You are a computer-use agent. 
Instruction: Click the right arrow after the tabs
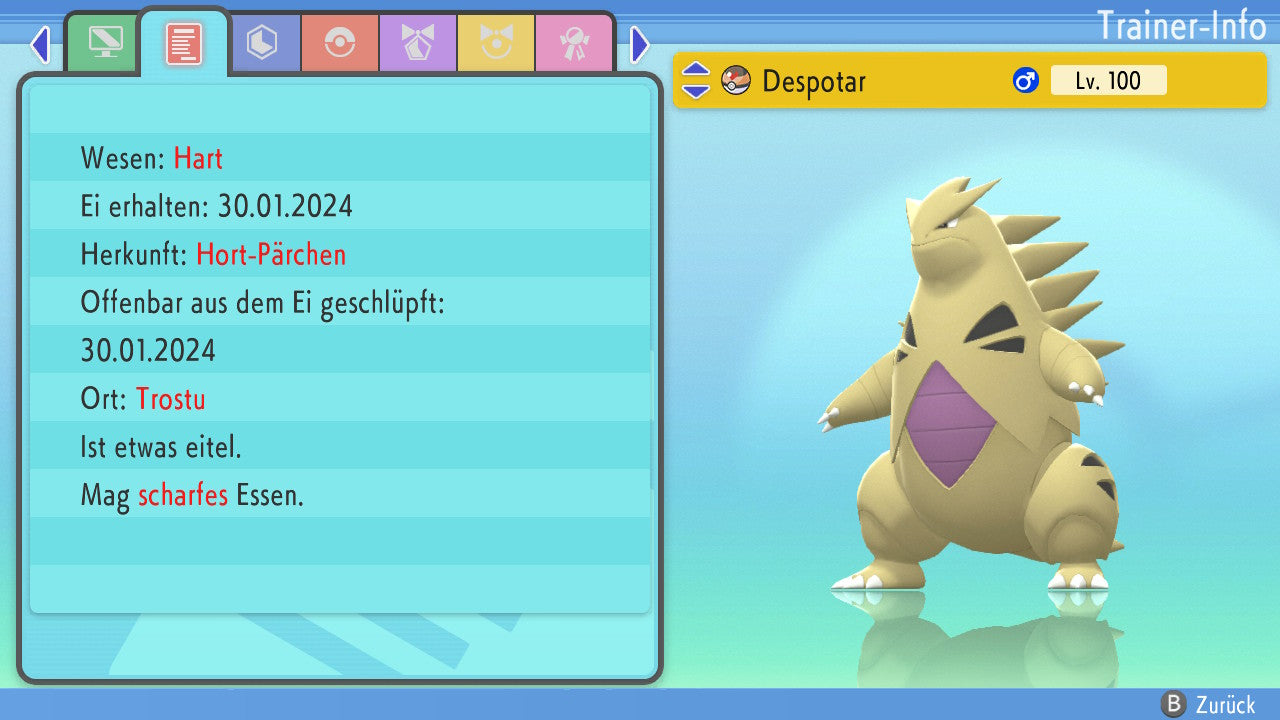click(x=640, y=44)
